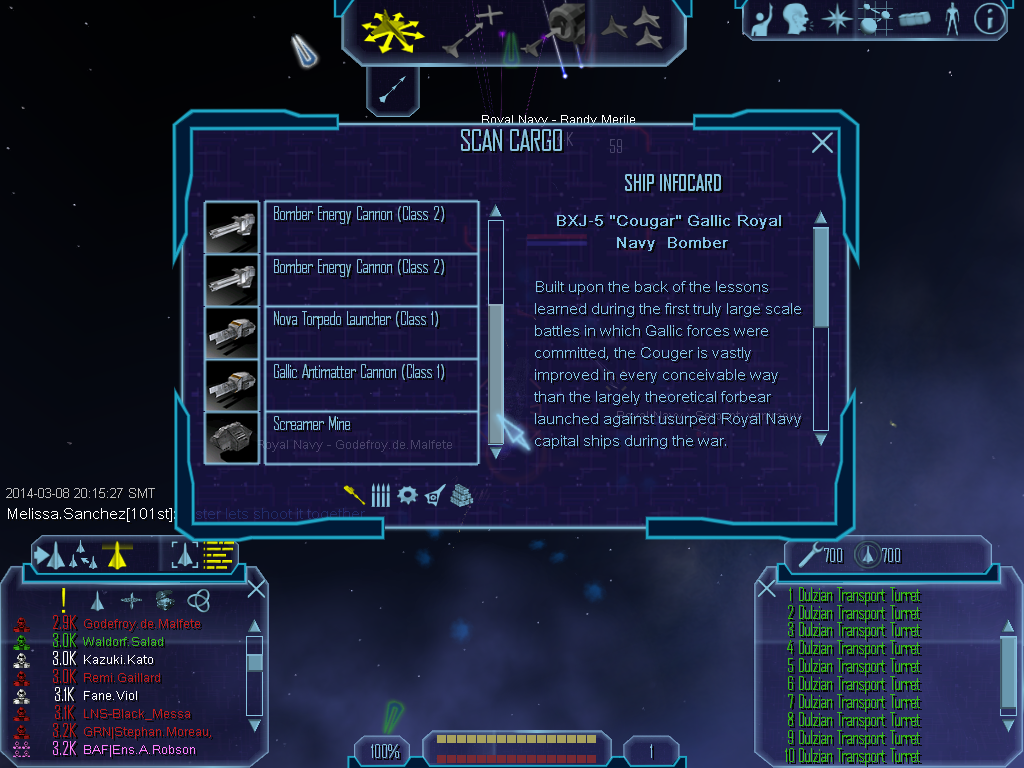Open the information icon in top-right bar
The image size is (1024, 768).
click(988, 19)
